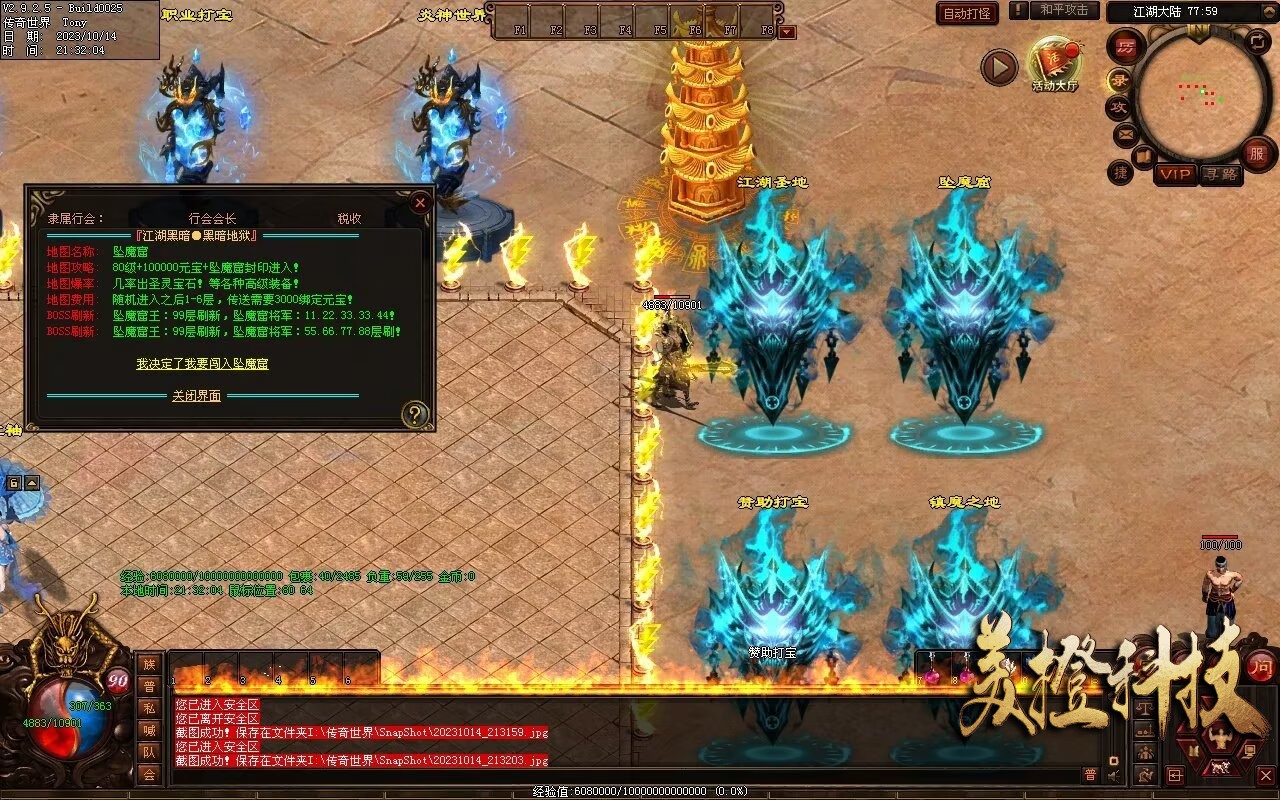1280x800 pixels.
Task: Switch to 队 team chat channel
Action: (x=148, y=752)
